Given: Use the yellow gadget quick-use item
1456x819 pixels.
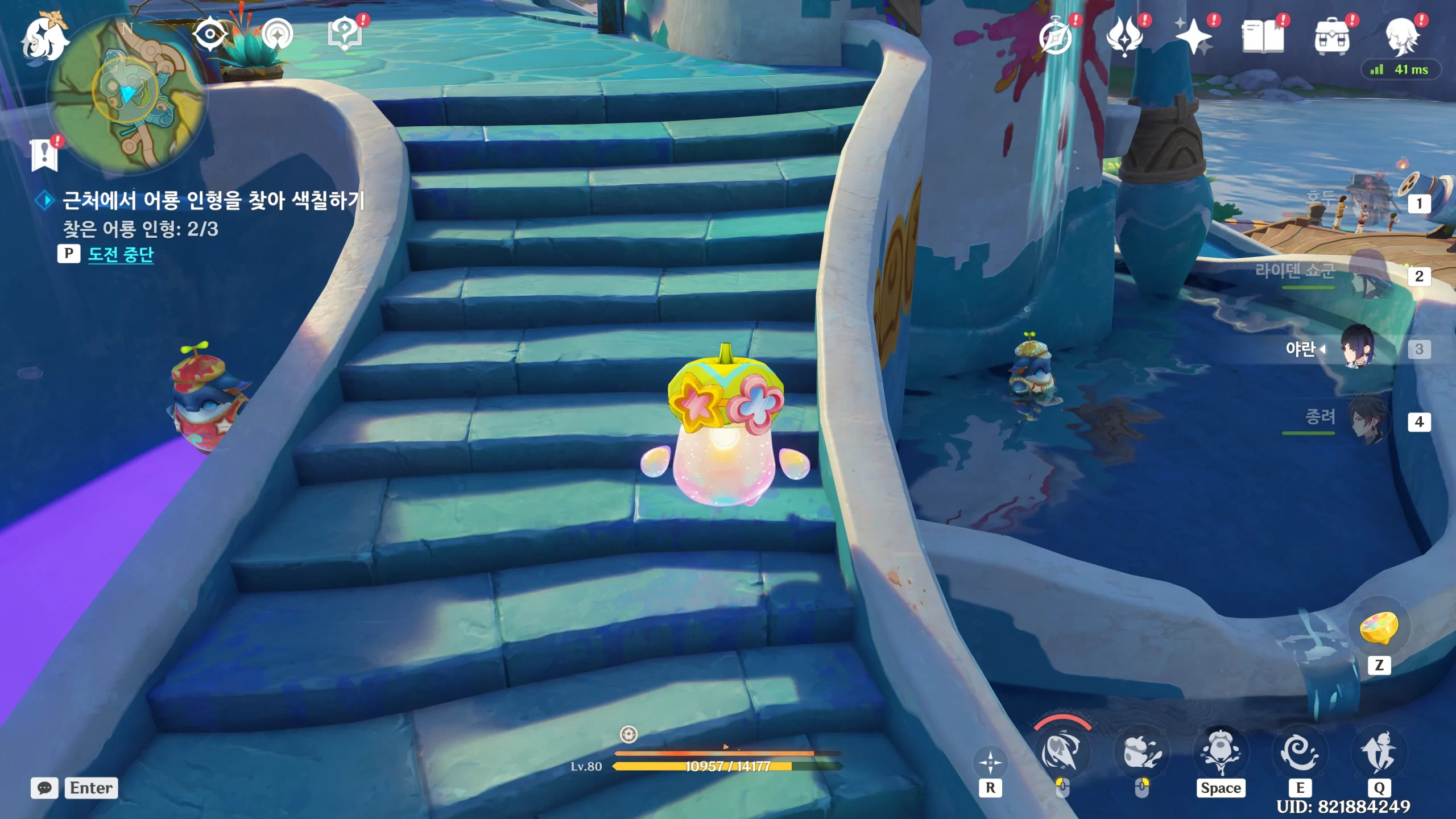Looking at the screenshot, I should pyautogui.click(x=1379, y=628).
